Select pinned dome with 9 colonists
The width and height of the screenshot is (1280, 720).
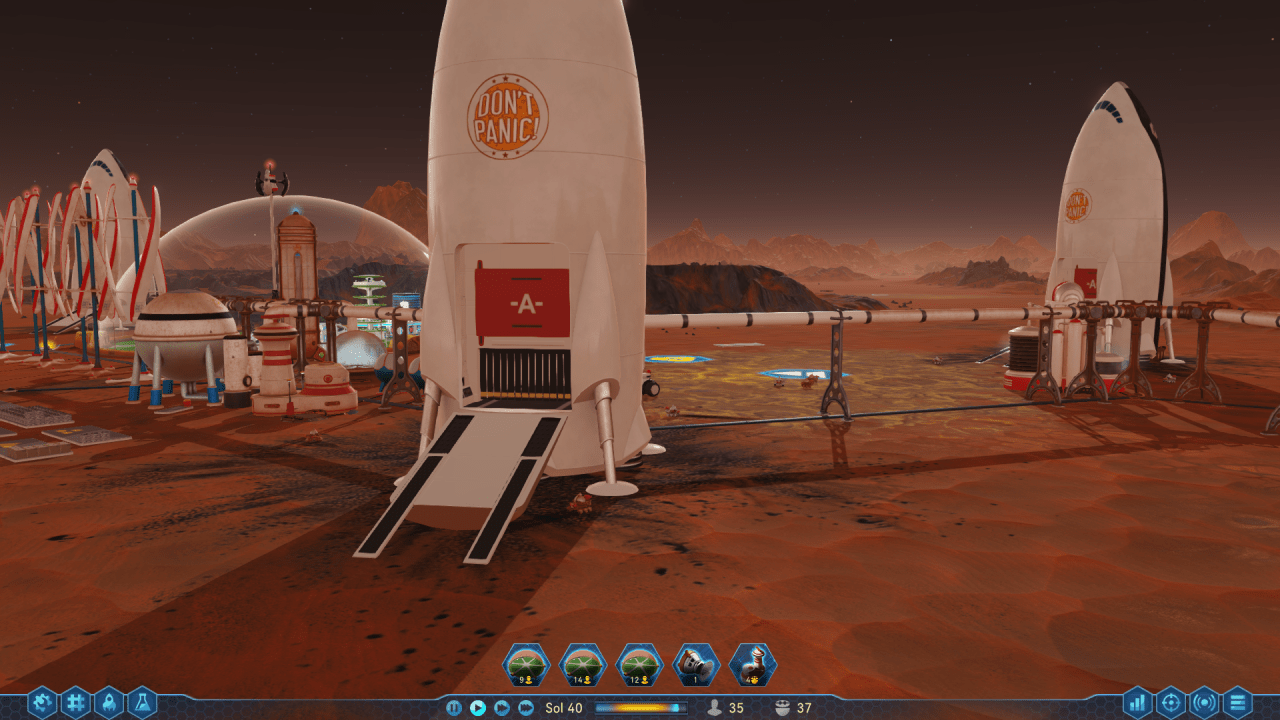(529, 663)
